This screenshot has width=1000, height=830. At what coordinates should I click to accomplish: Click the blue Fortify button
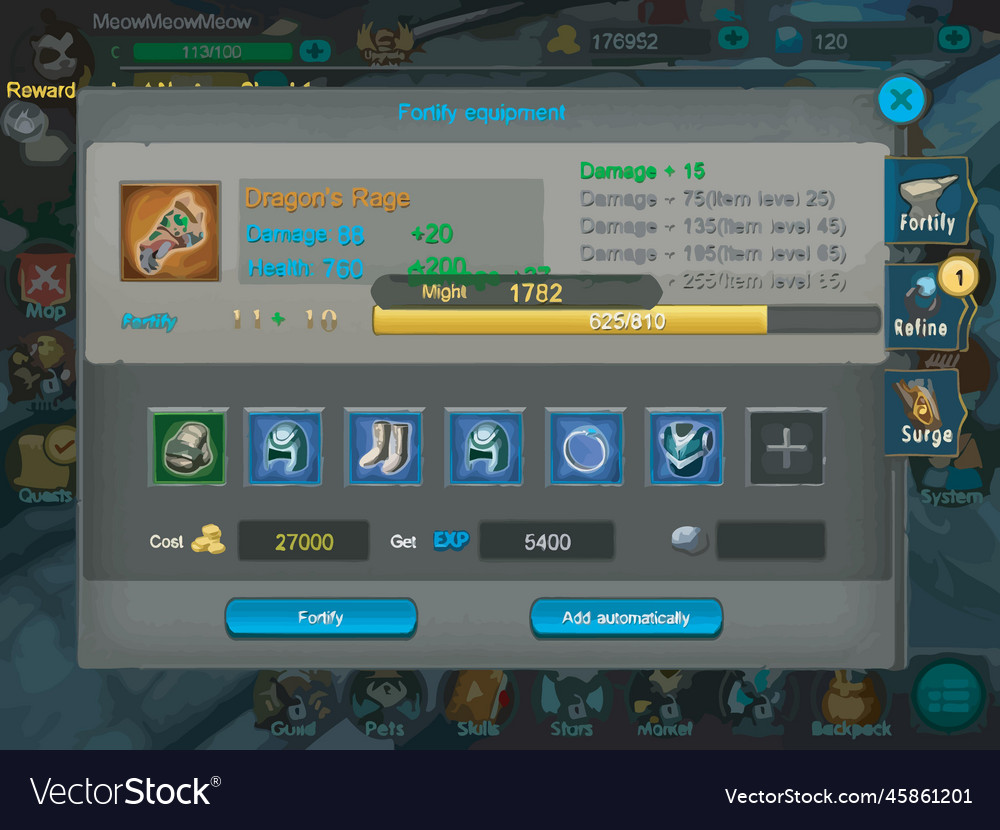pos(321,617)
